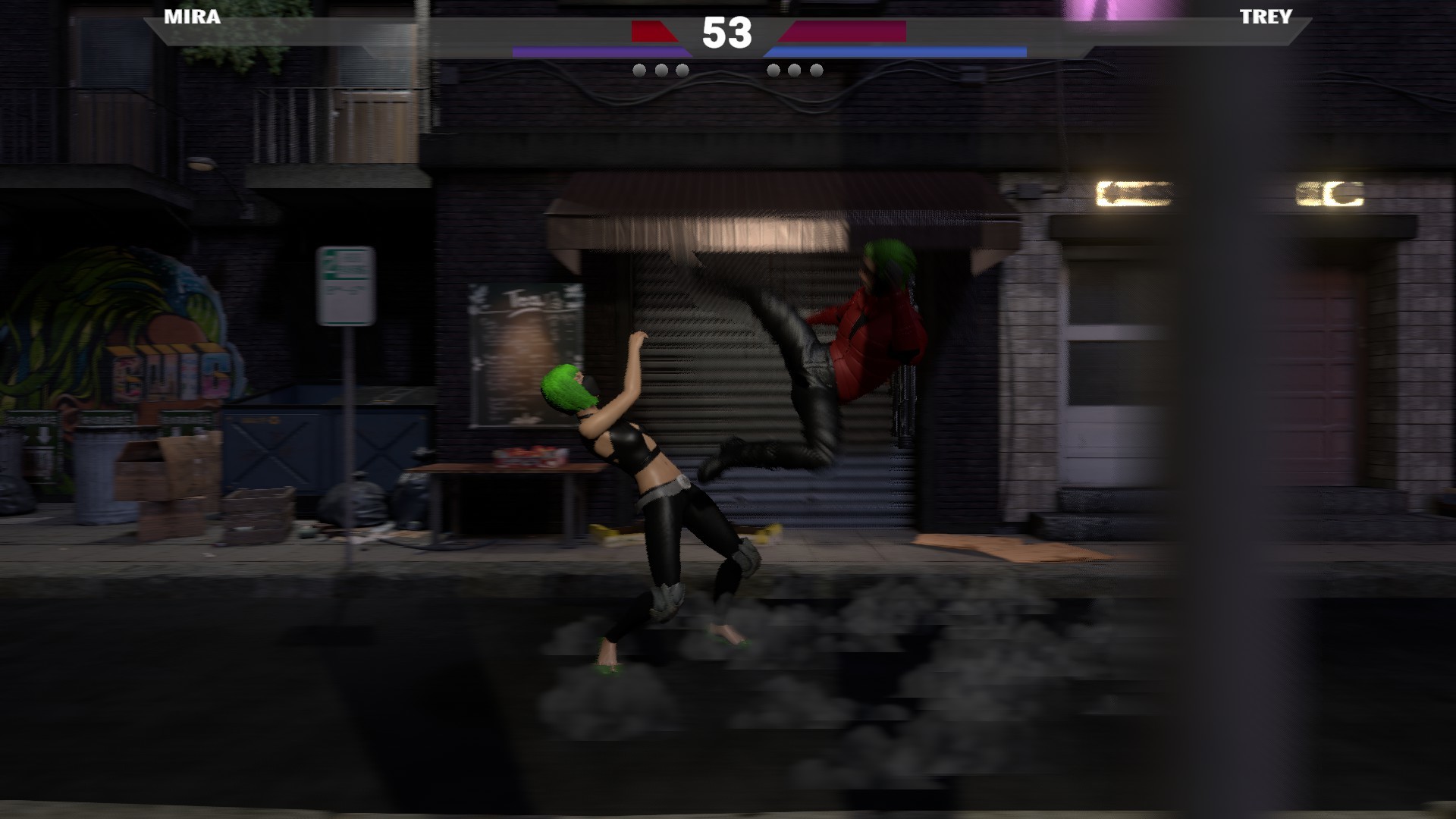Click the green street sign
The width and height of the screenshot is (1456, 819).
[x=346, y=284]
